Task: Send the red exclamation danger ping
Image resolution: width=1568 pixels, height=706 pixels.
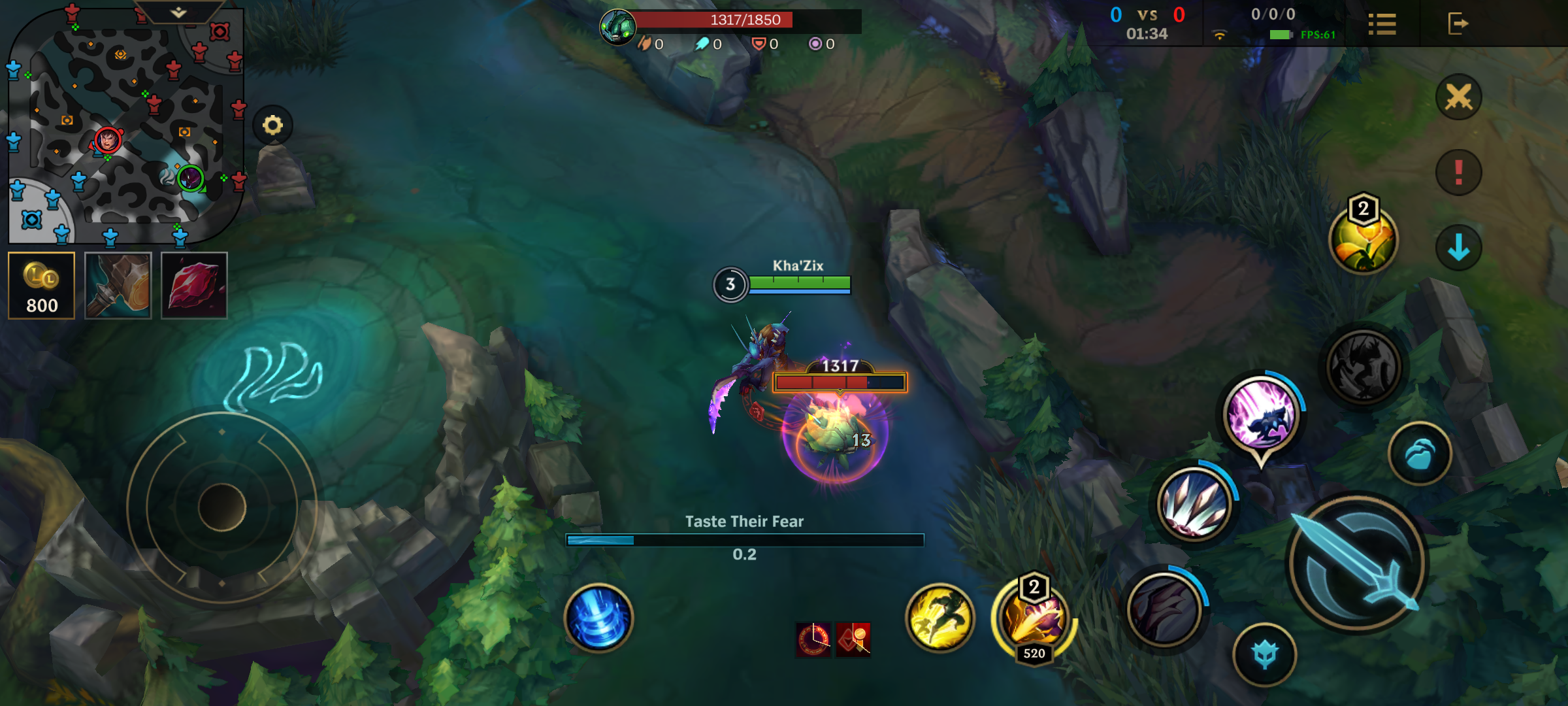Action: point(1458,173)
